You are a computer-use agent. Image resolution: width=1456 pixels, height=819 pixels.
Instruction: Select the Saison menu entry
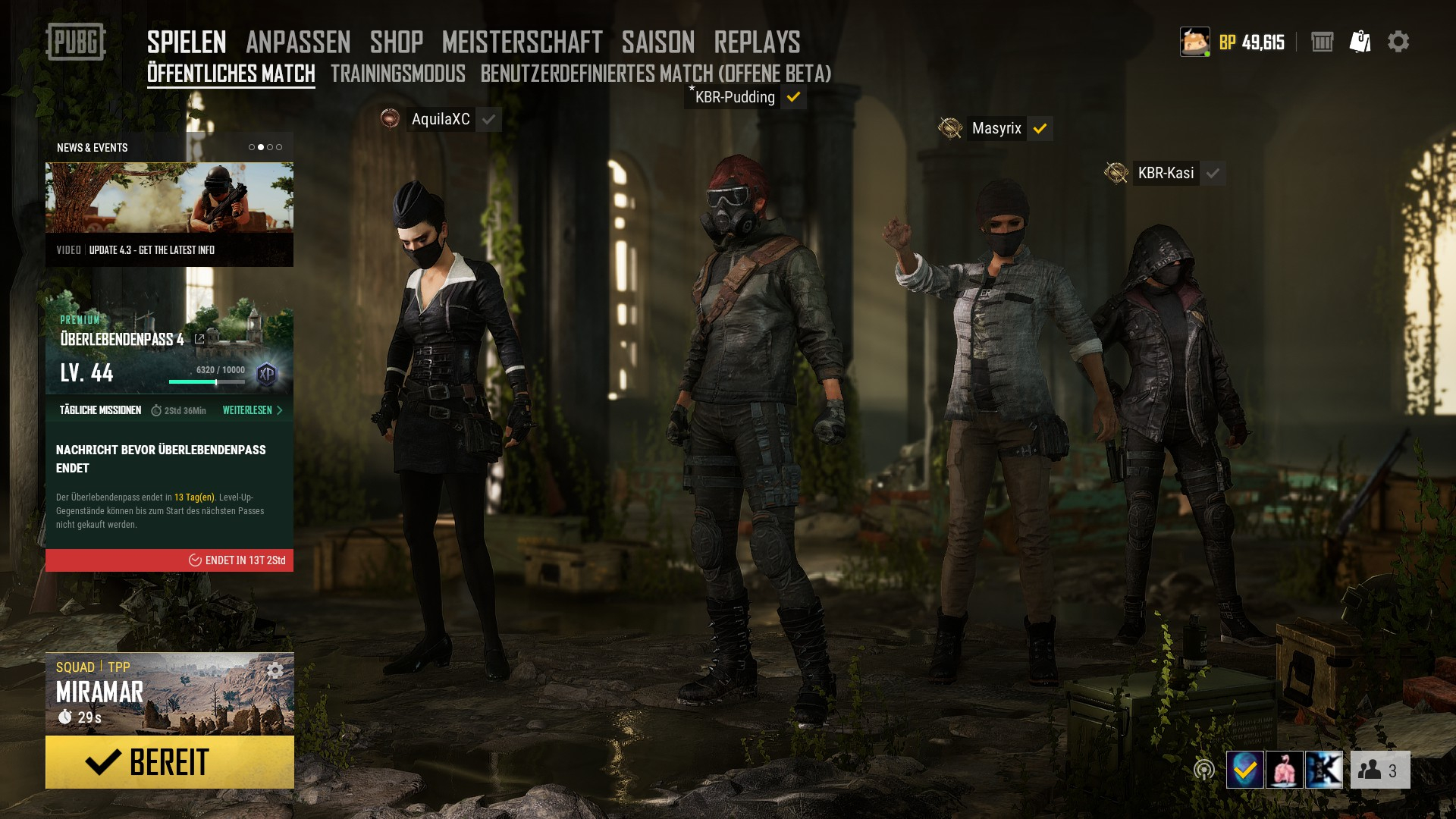click(x=658, y=42)
